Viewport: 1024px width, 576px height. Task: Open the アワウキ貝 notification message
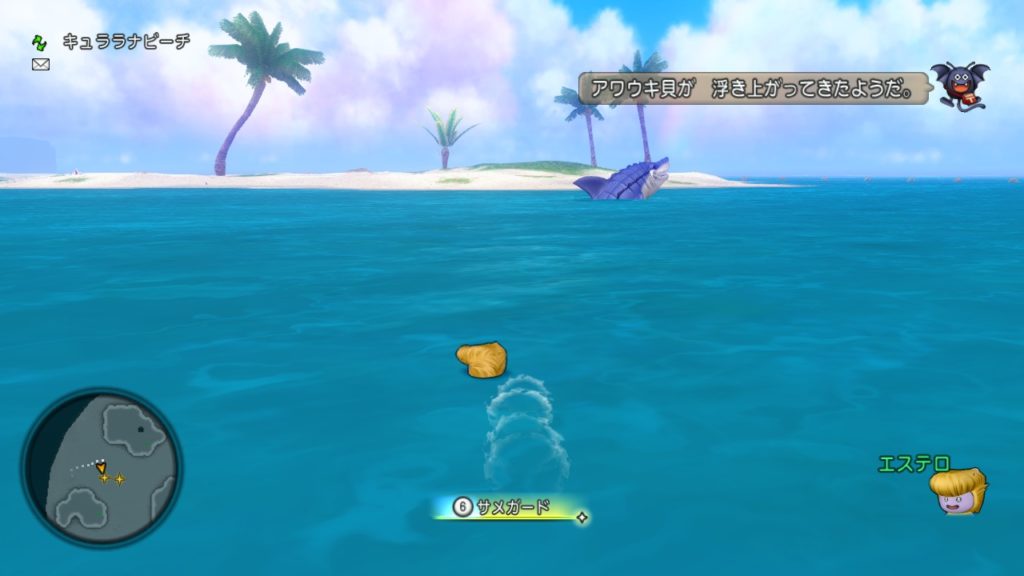pyautogui.click(x=752, y=90)
